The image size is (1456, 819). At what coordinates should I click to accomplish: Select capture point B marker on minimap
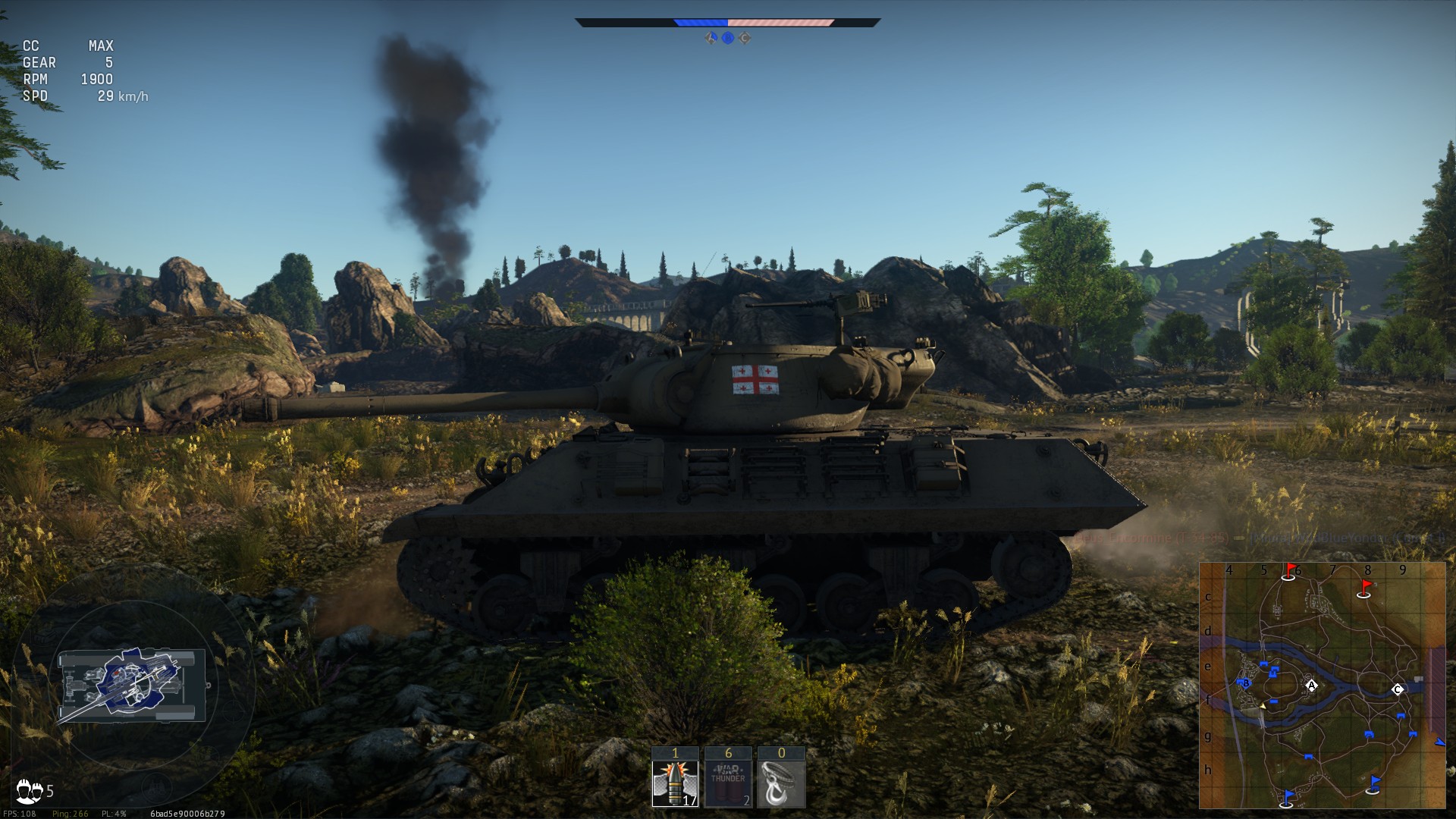click(x=1245, y=683)
